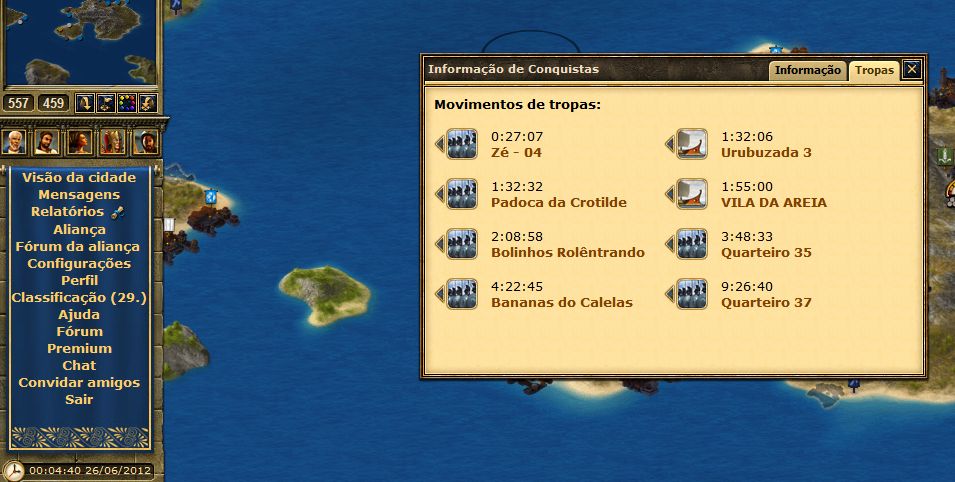Click Sair to log out
The width and height of the screenshot is (955, 482).
point(79,399)
